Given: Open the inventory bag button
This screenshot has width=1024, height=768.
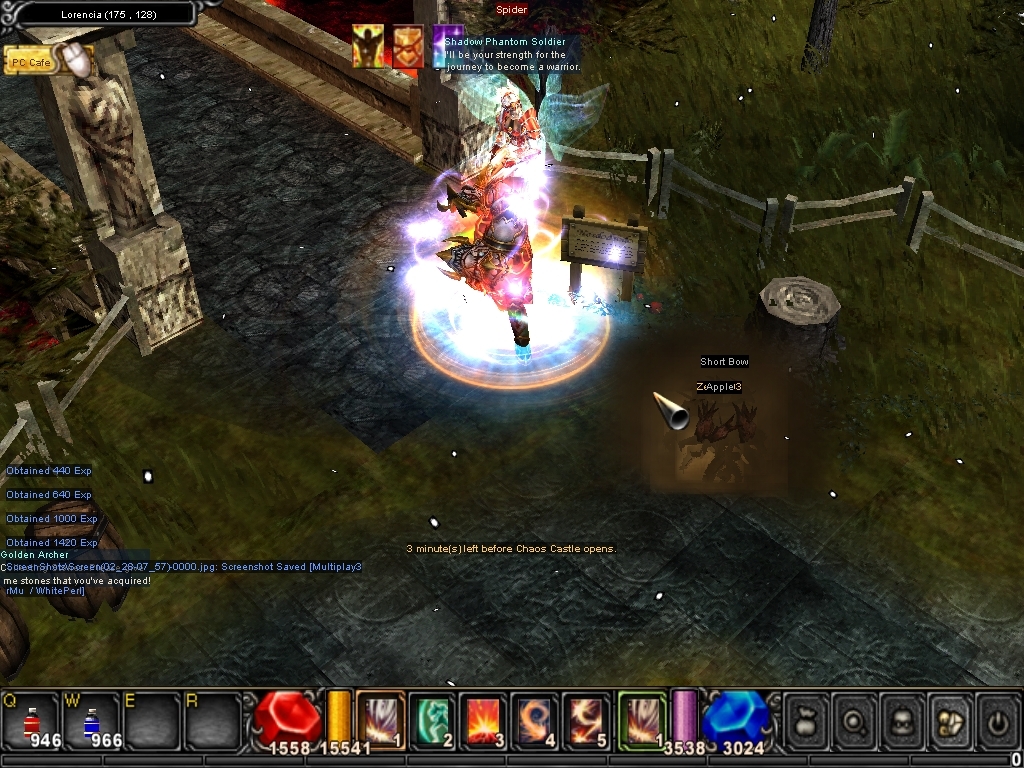Looking at the screenshot, I should point(807,719).
